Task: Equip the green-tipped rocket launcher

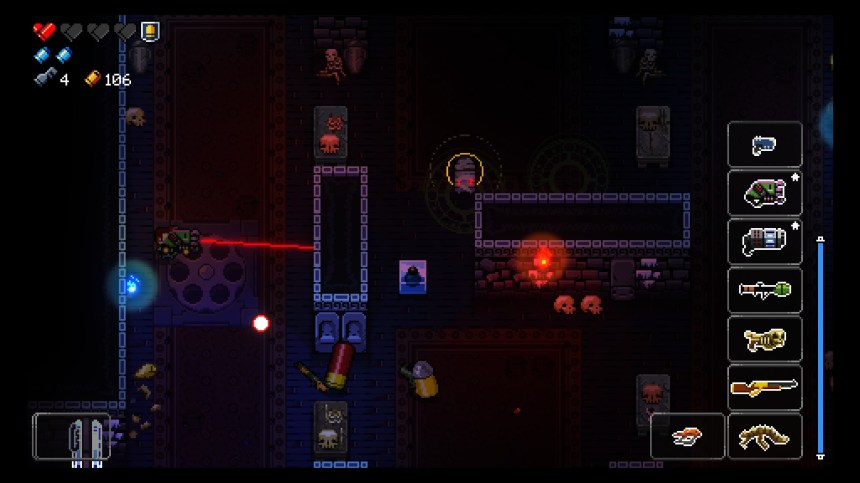Action: coord(764,290)
